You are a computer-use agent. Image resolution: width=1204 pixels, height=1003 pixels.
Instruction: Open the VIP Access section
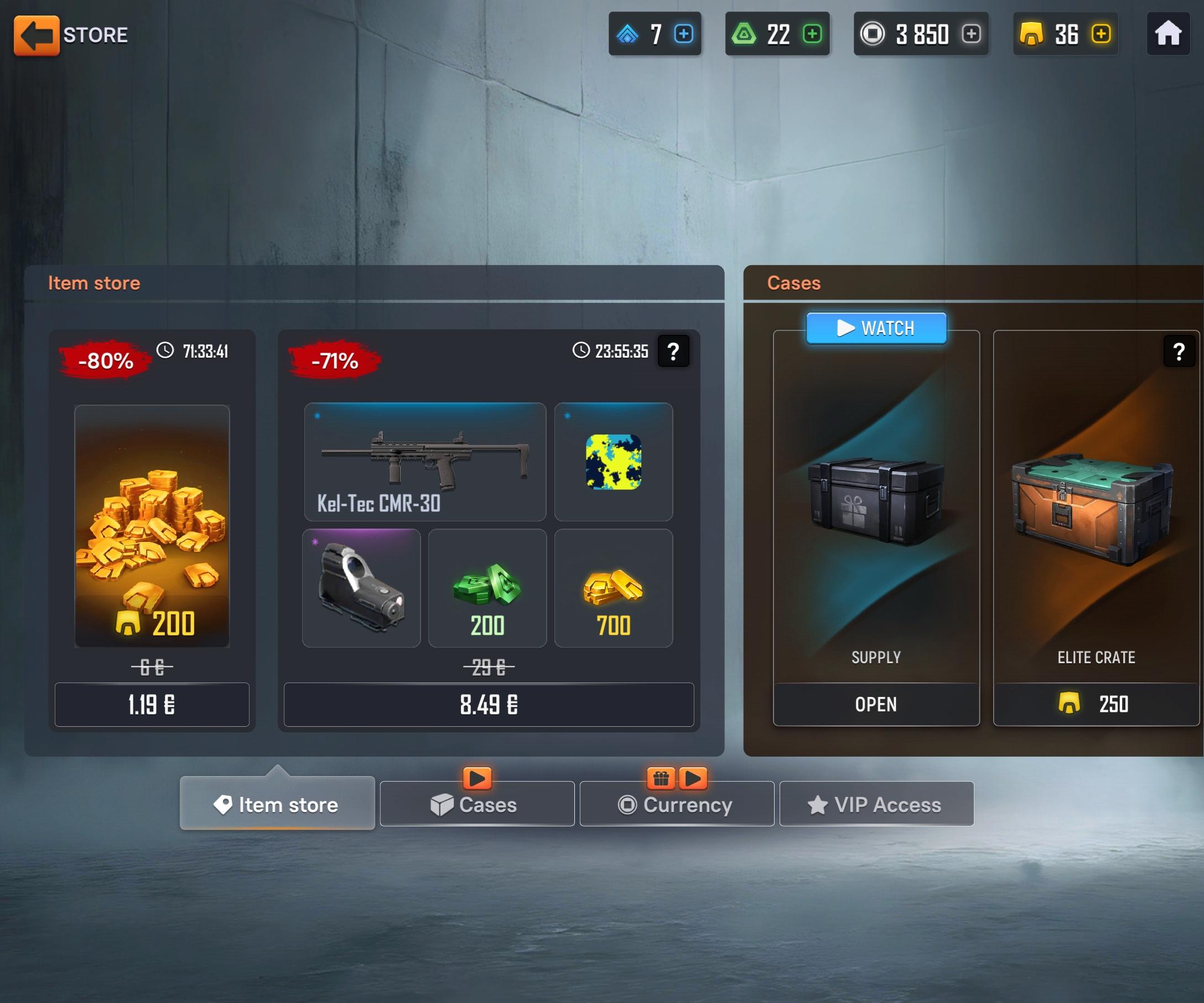click(876, 805)
